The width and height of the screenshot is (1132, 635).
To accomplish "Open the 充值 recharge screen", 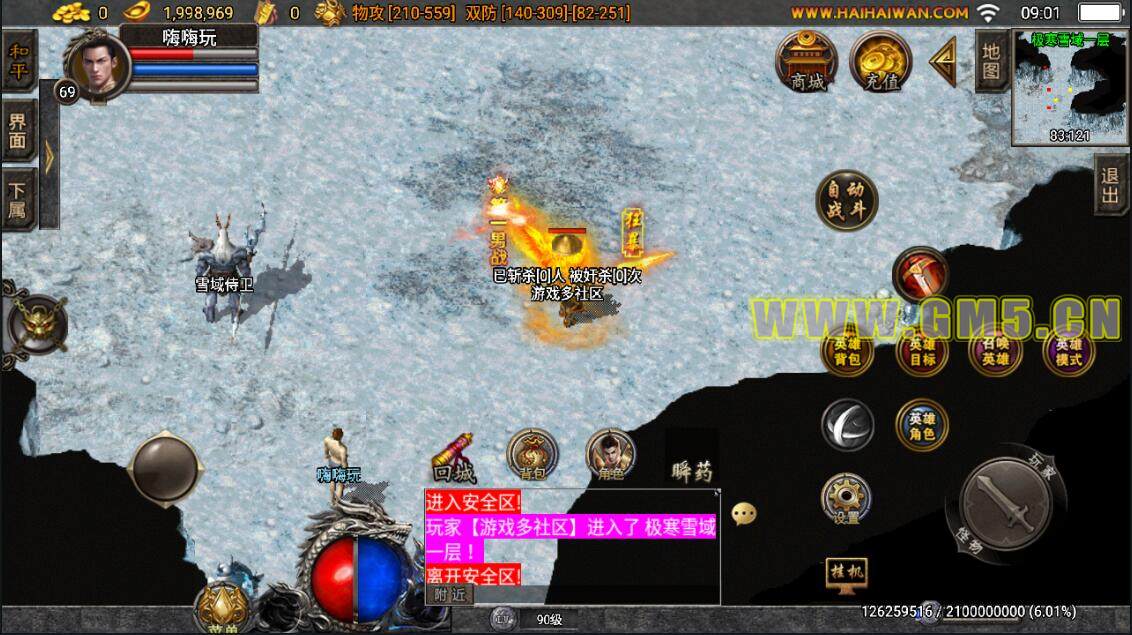I will (x=880, y=62).
